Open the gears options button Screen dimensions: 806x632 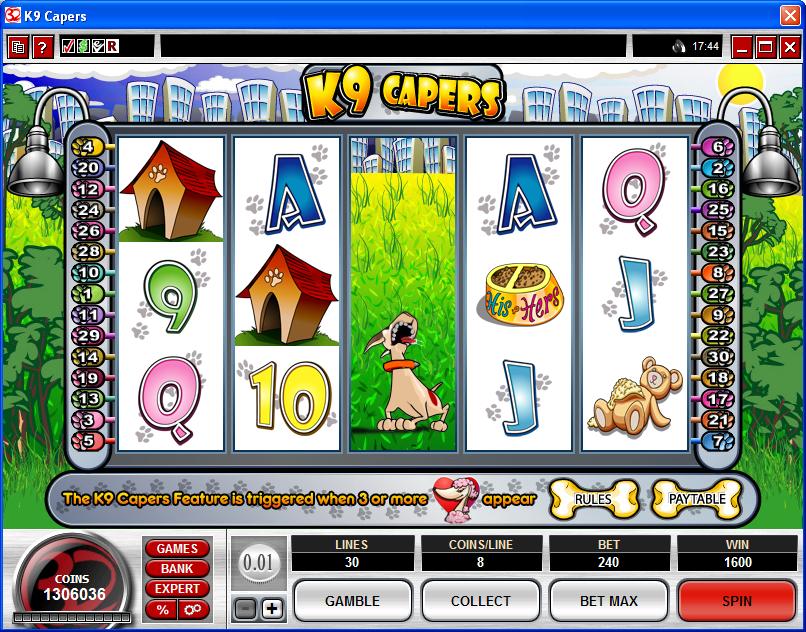pyautogui.click(x=192, y=609)
